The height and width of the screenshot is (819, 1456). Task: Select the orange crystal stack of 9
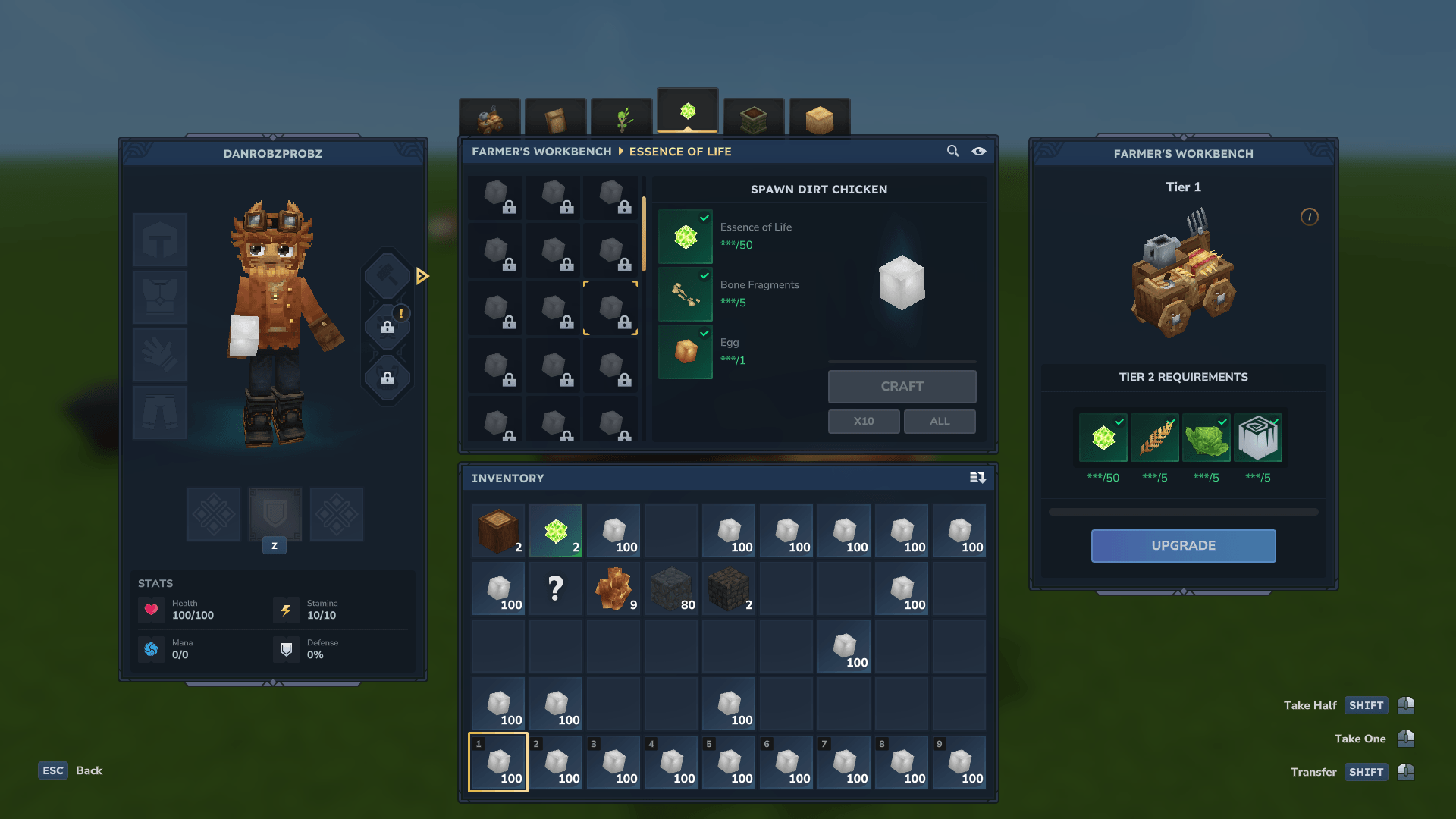(x=613, y=588)
